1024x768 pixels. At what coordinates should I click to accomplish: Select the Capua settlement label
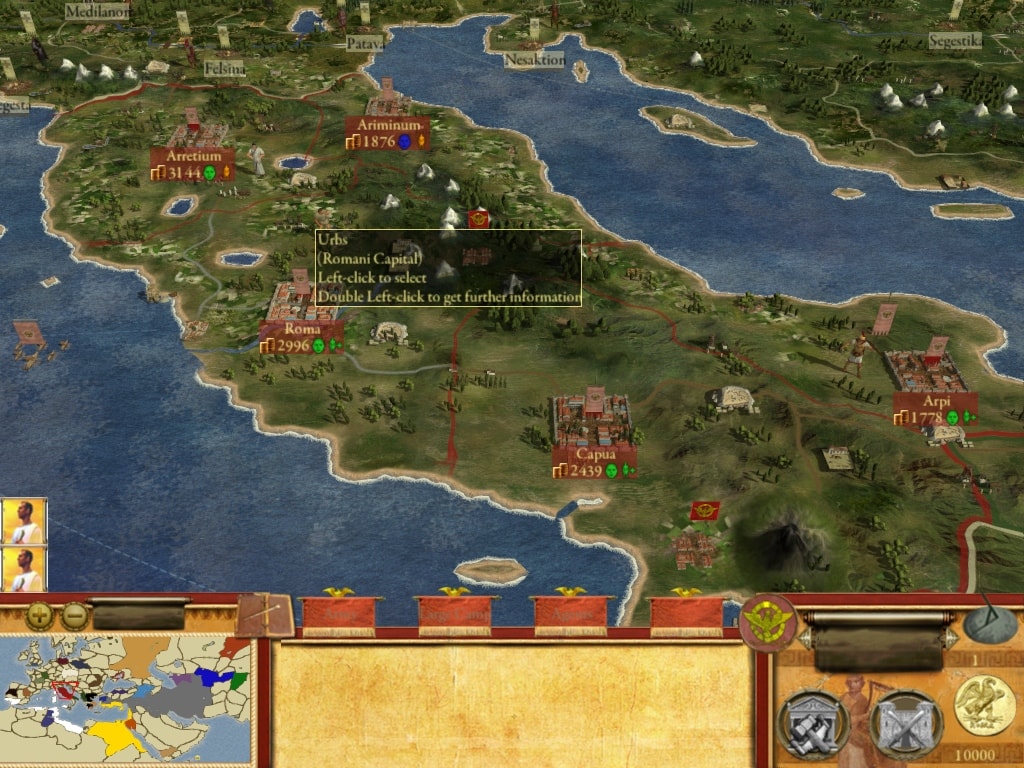coord(595,462)
